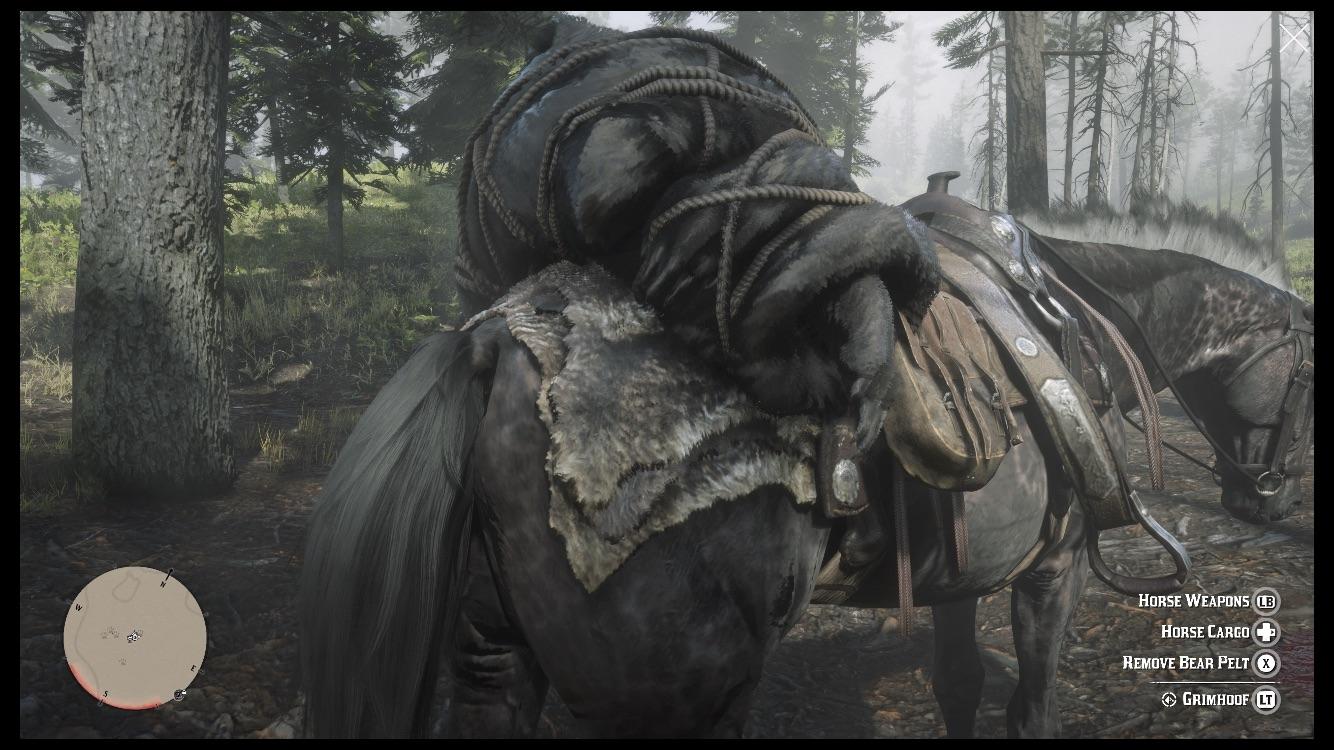This screenshot has width=1334, height=750.
Task: Click the LB button icon beside Horse Weapons
Action: tap(1267, 602)
